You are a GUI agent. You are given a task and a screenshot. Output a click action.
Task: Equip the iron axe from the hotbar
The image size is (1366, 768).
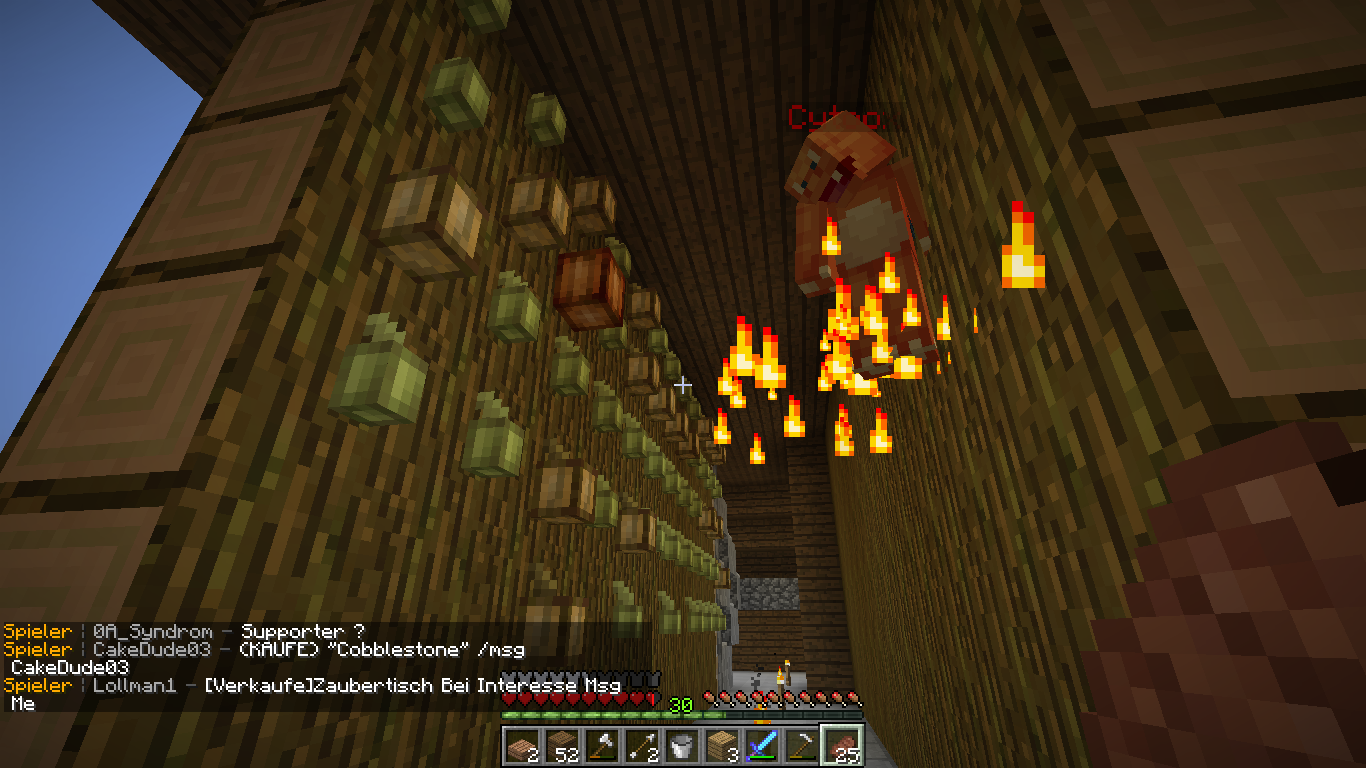pos(601,745)
